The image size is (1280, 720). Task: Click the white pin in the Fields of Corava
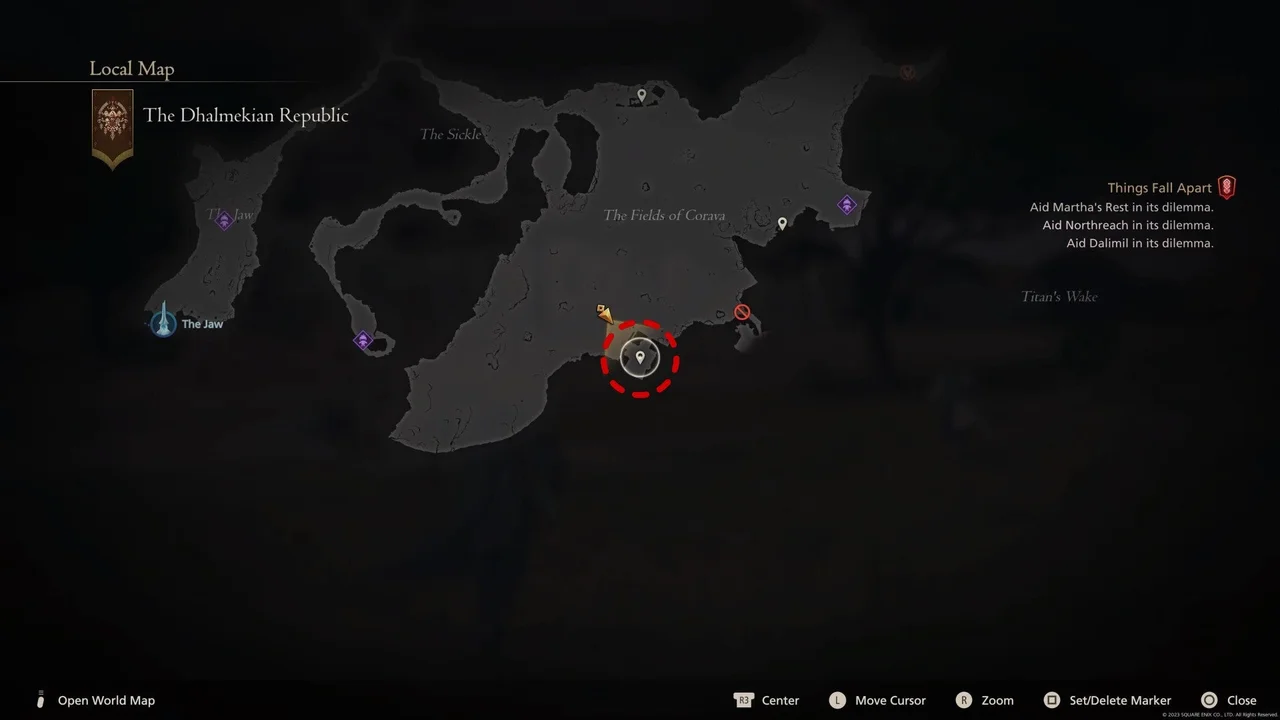coord(782,222)
